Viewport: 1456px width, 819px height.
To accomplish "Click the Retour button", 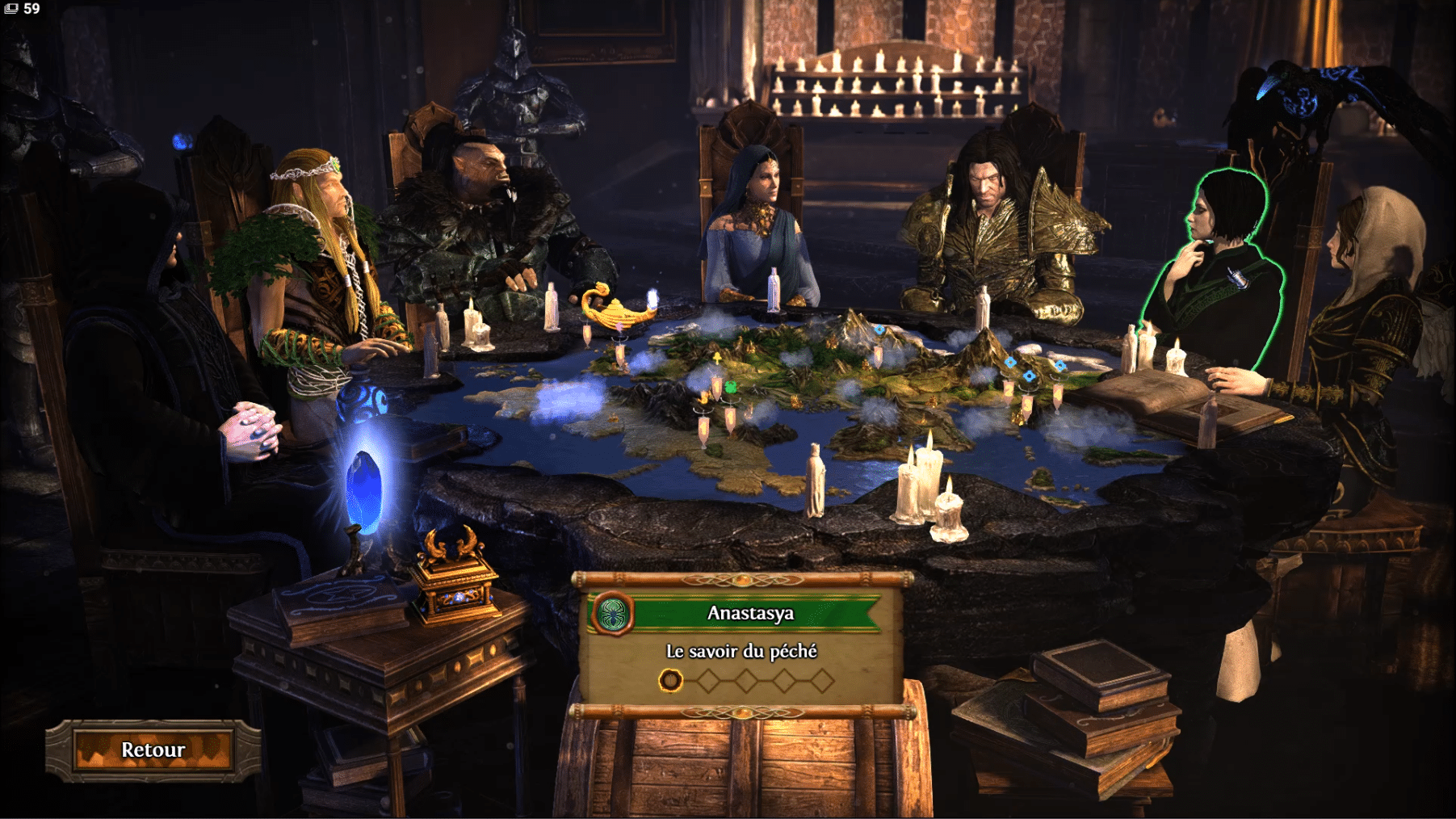I will click(153, 750).
